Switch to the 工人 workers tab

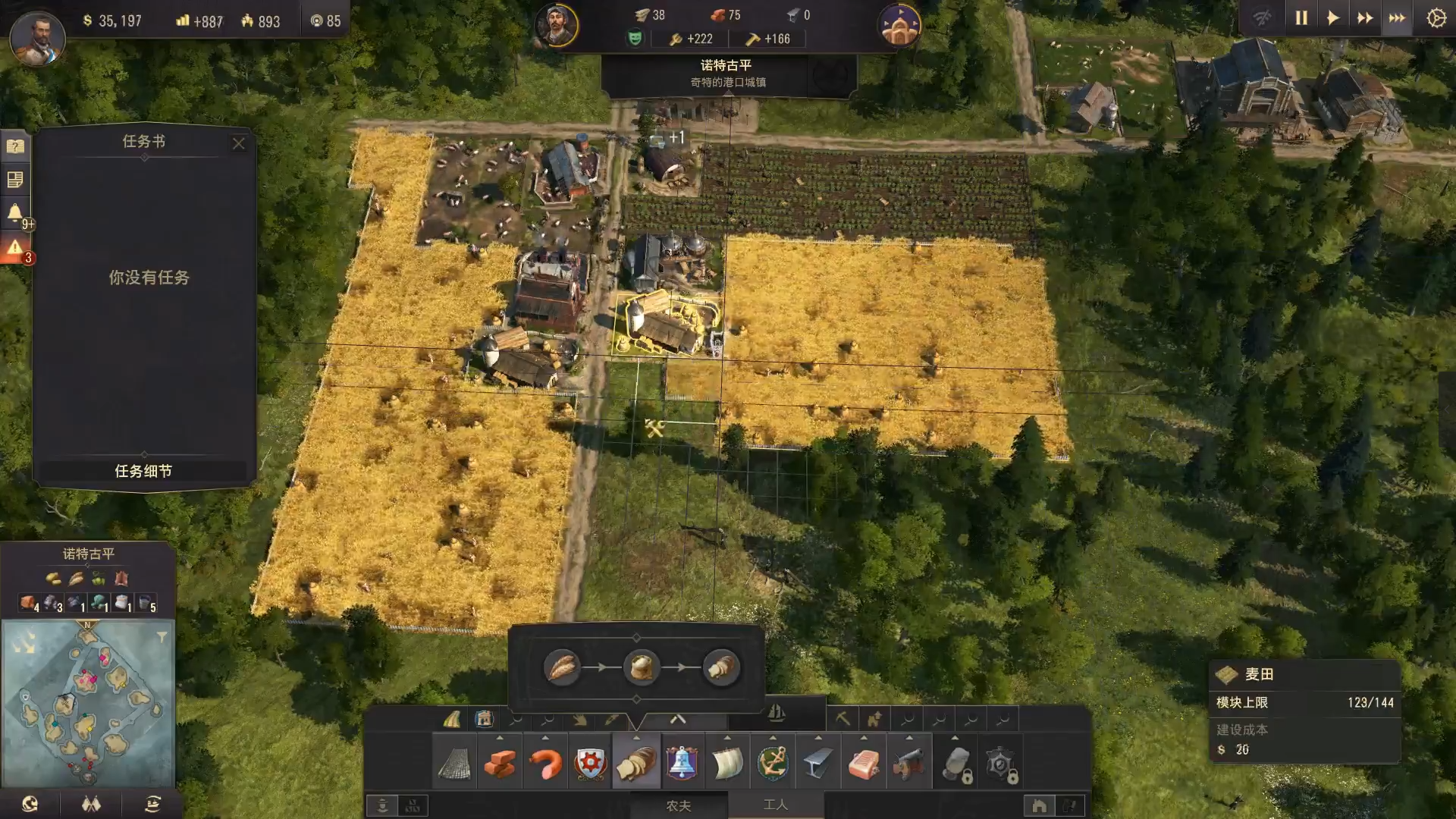(775, 805)
